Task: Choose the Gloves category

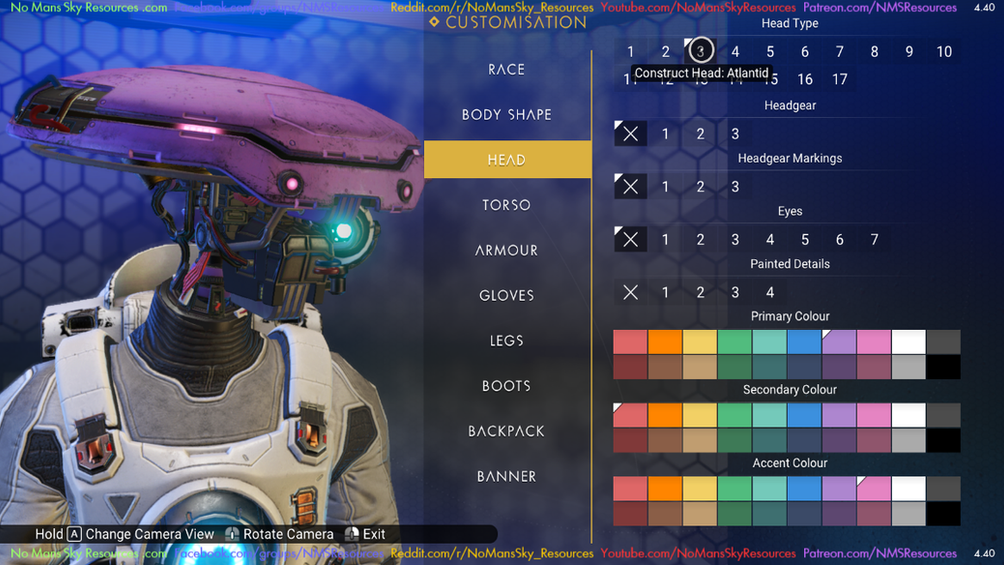Action: [507, 295]
